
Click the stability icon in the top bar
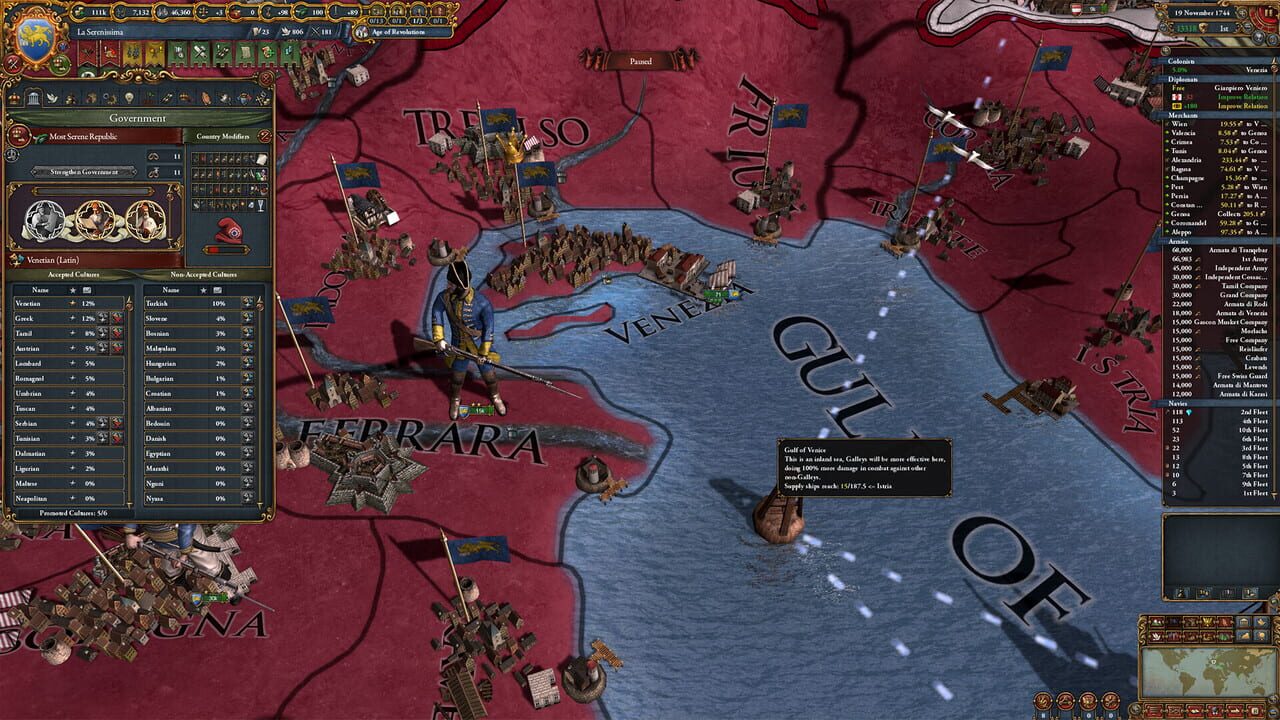[202, 11]
